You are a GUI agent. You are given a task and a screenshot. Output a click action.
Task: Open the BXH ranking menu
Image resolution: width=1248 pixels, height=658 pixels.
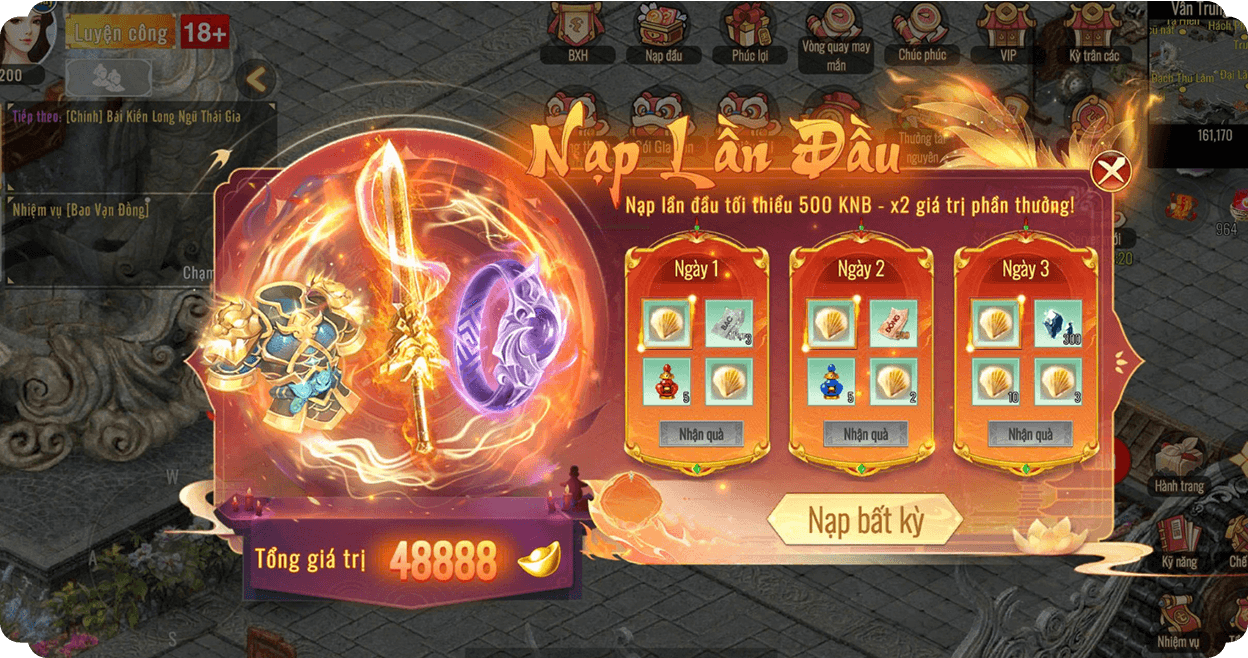(578, 33)
